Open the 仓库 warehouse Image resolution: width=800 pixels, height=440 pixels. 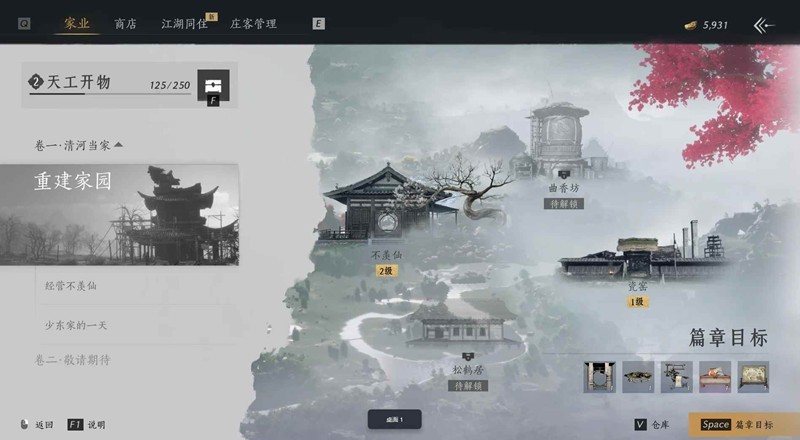(x=653, y=424)
